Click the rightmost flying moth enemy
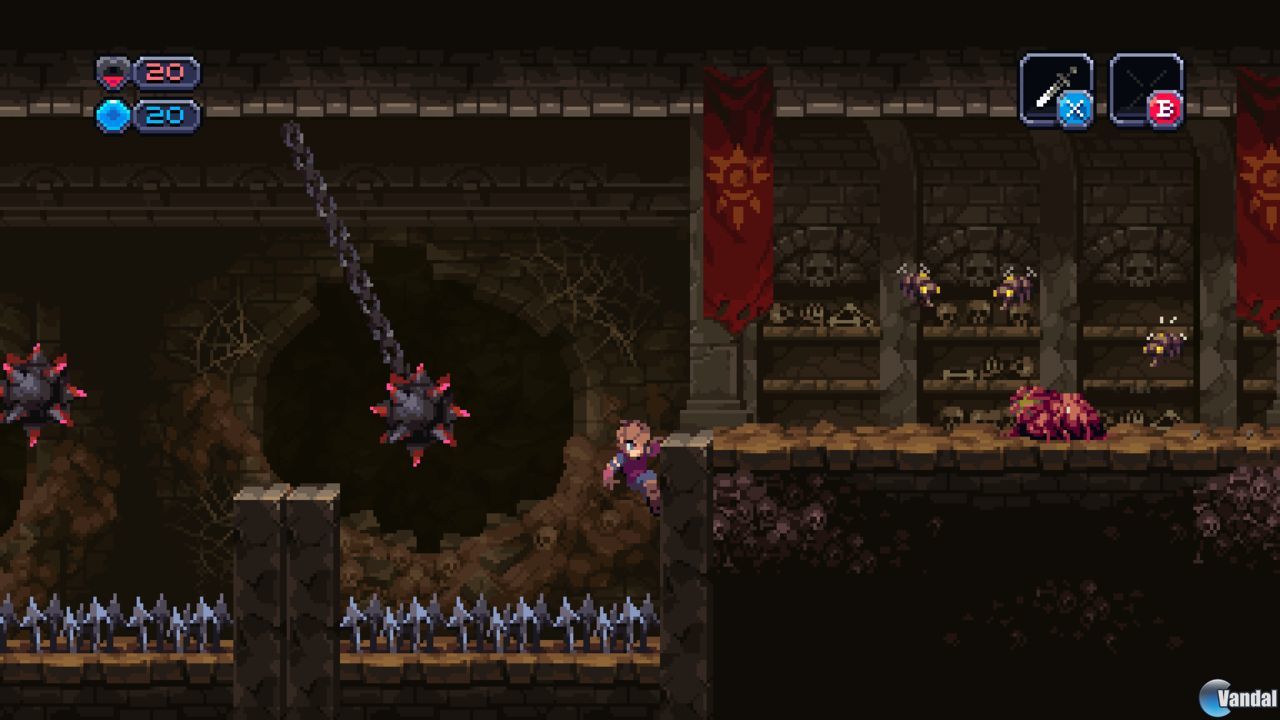Screen dimensions: 1280x720 click(x=1163, y=345)
